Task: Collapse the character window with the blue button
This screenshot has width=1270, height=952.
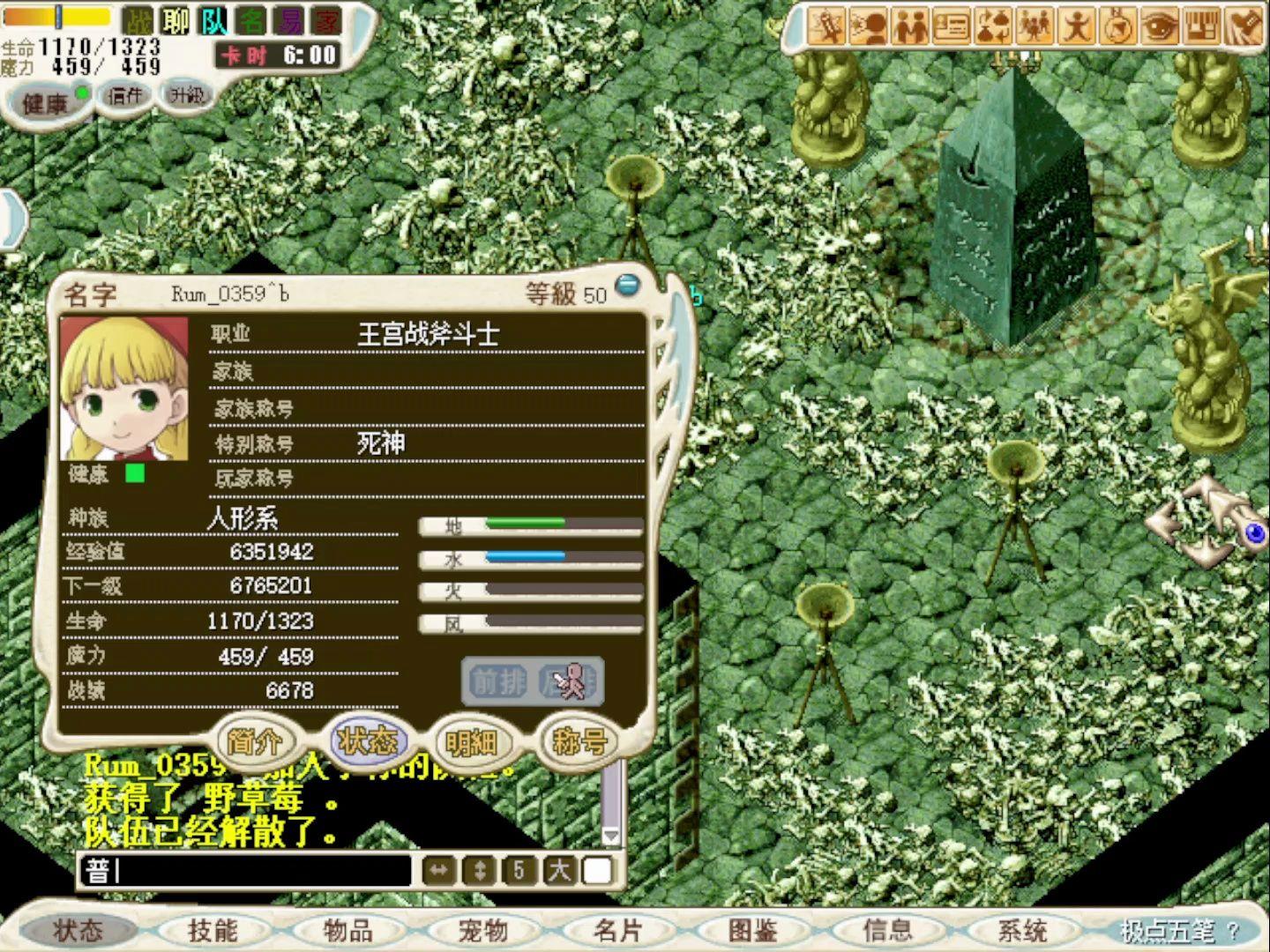Action: [627, 284]
